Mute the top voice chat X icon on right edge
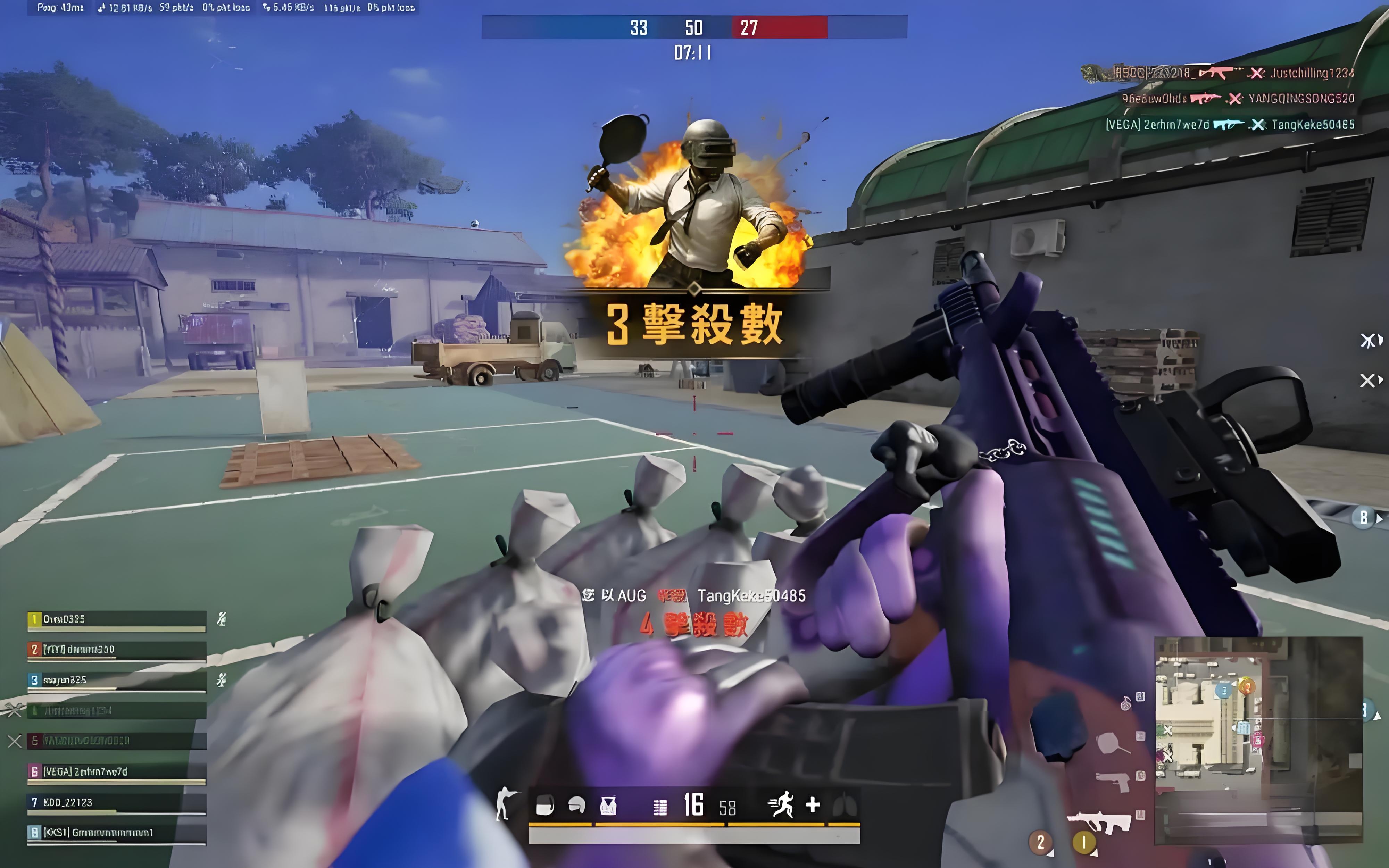 (x=1368, y=340)
